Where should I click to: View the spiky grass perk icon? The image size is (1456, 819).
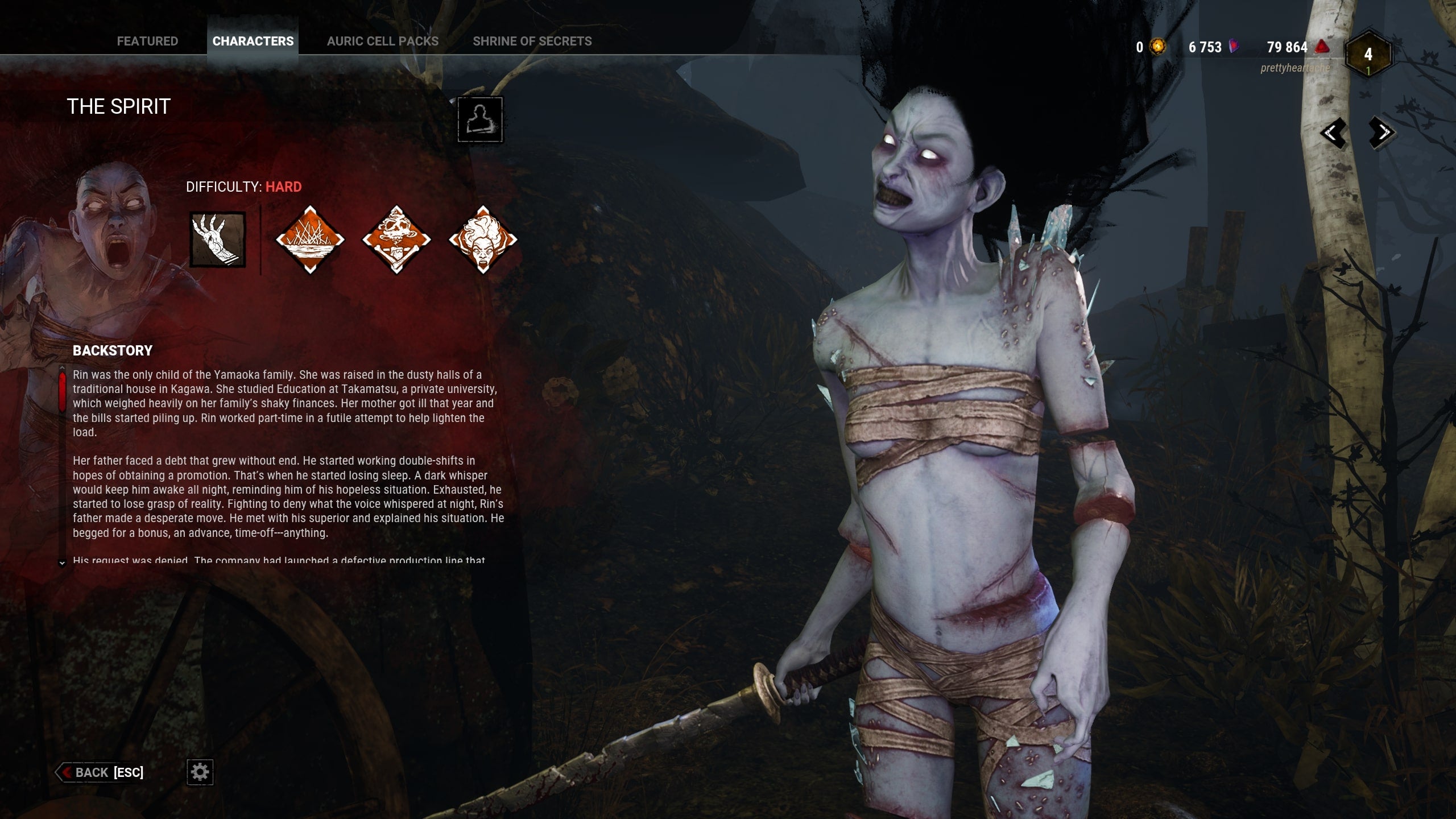click(x=310, y=239)
